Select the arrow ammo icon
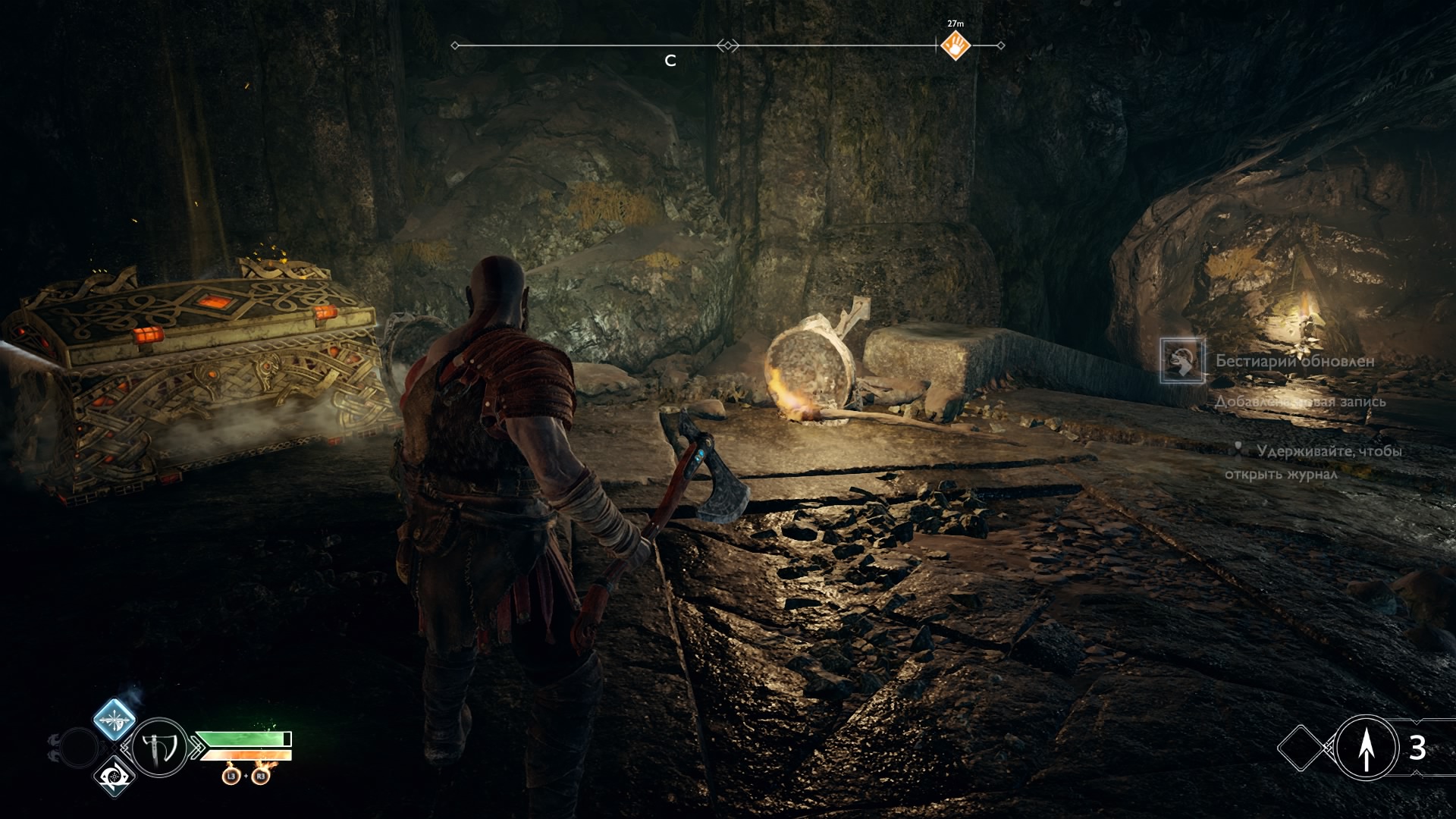1456x819 pixels. (1367, 748)
